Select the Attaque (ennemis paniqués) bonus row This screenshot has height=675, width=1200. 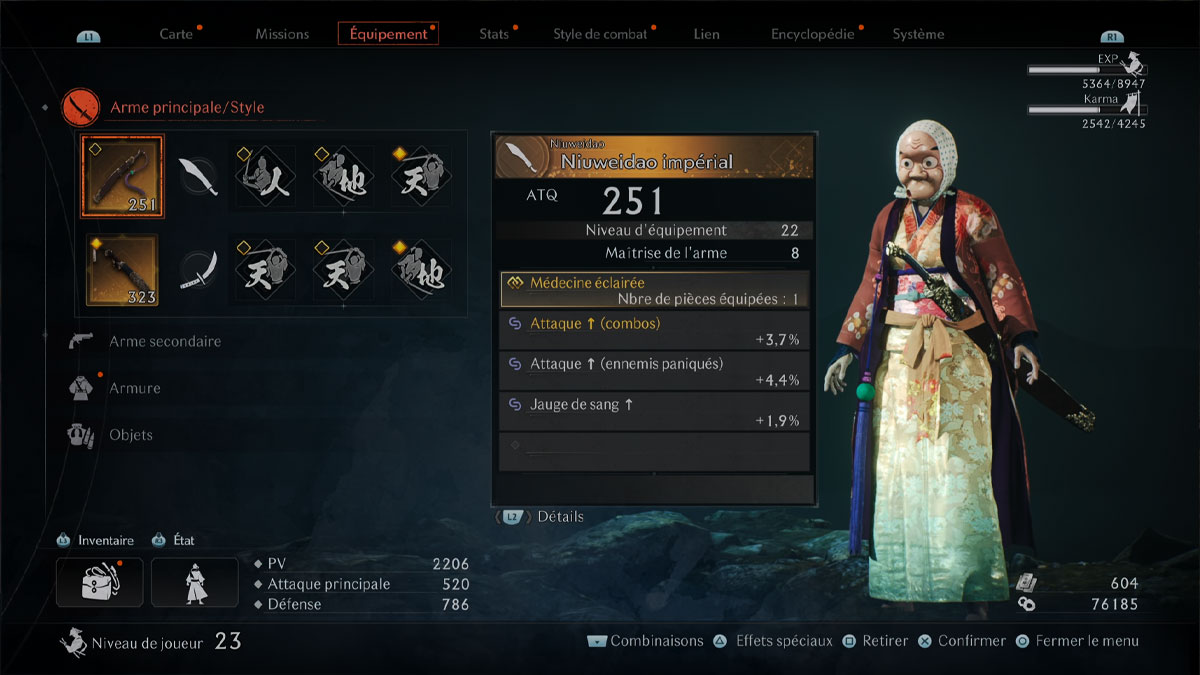[x=654, y=371]
